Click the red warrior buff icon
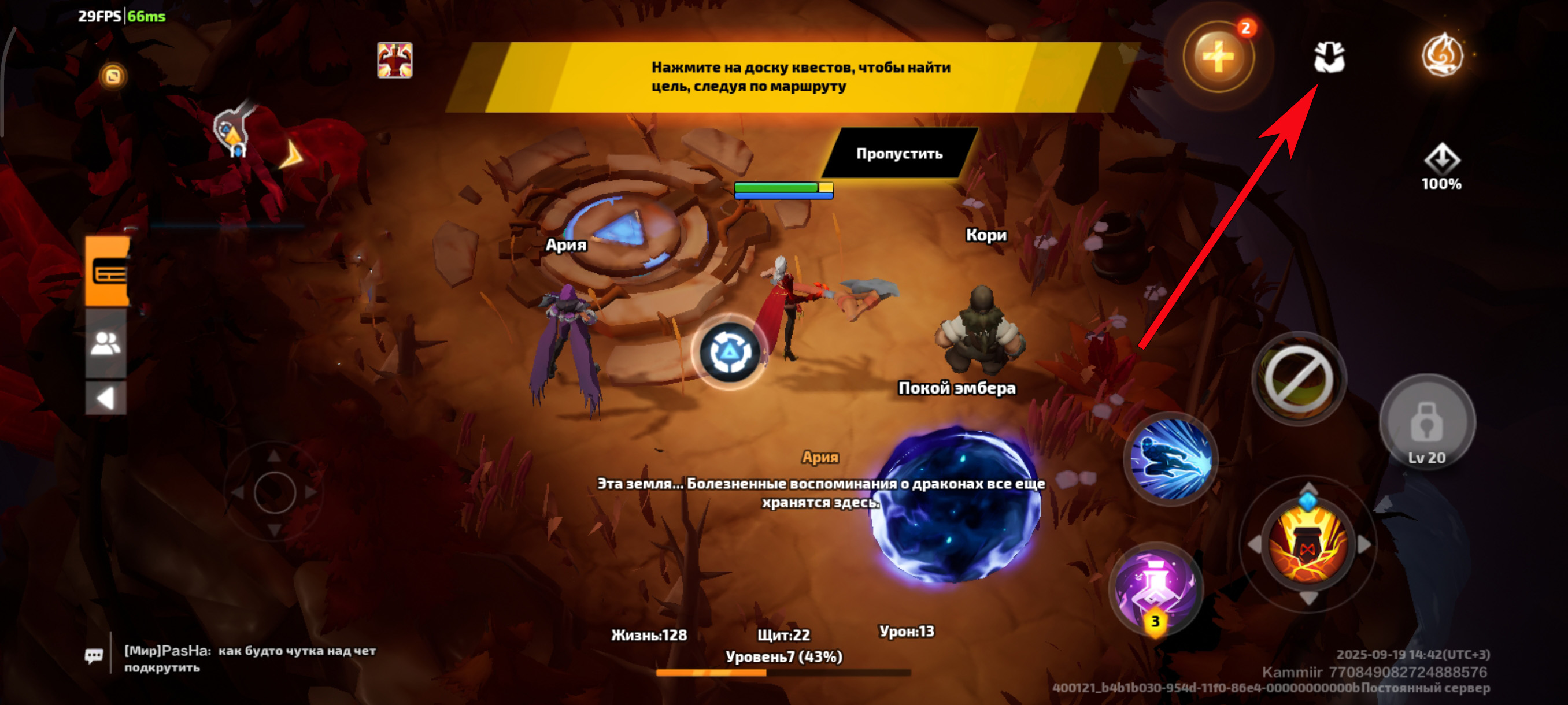 (394, 60)
